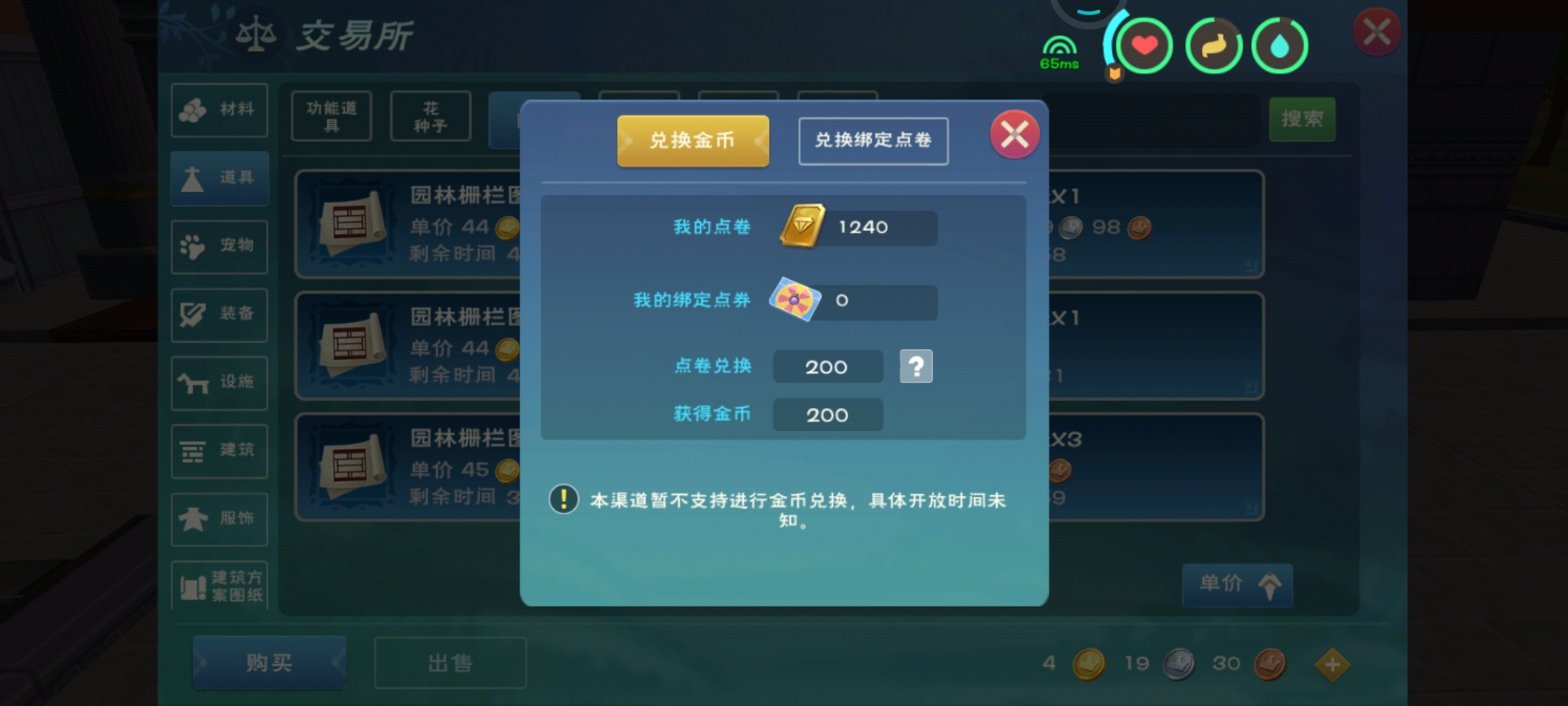The image size is (1568, 706).
Task: Open the 花种子 filter tab
Action: (431, 116)
